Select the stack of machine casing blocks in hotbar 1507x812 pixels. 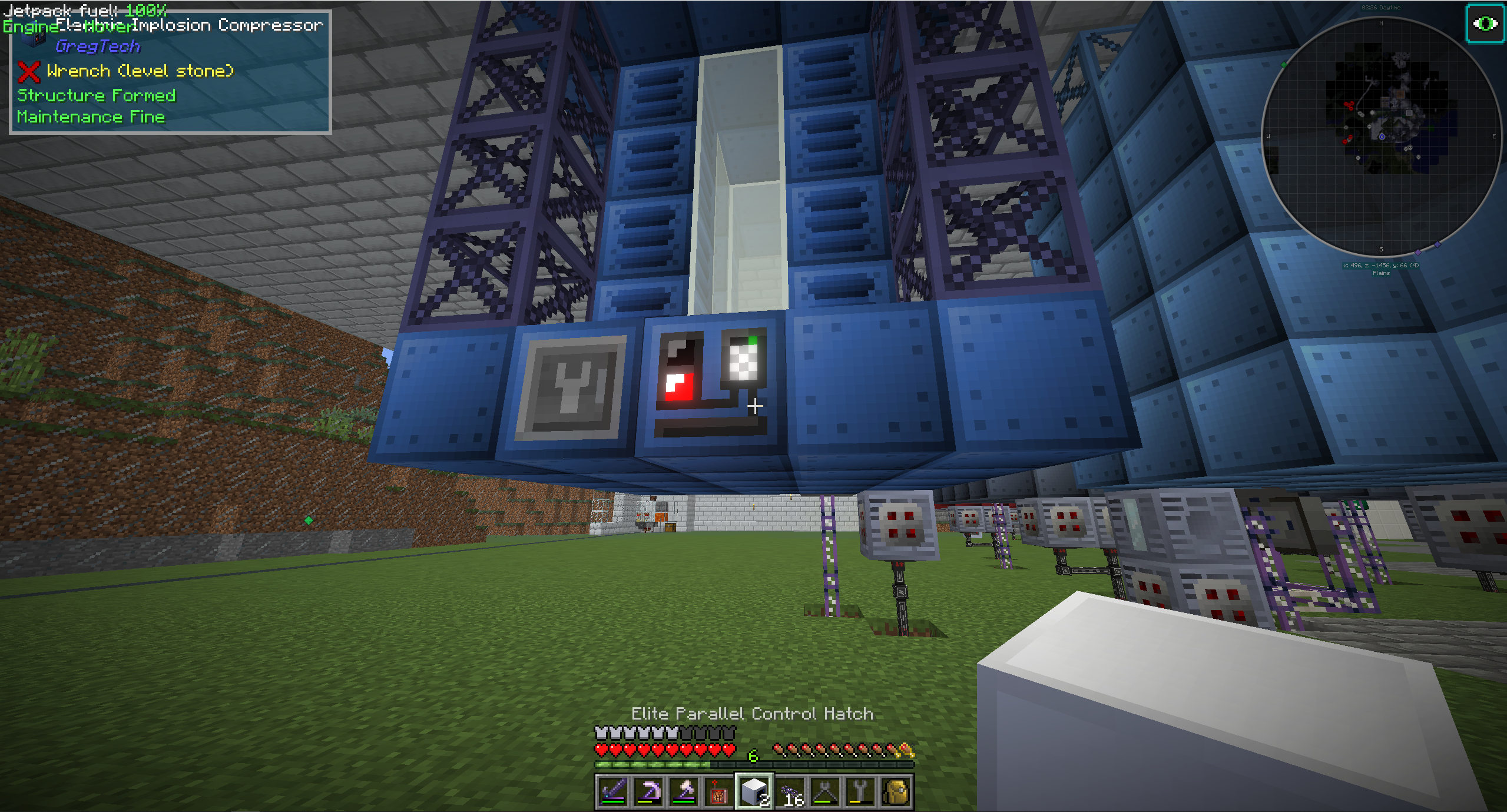[756, 790]
